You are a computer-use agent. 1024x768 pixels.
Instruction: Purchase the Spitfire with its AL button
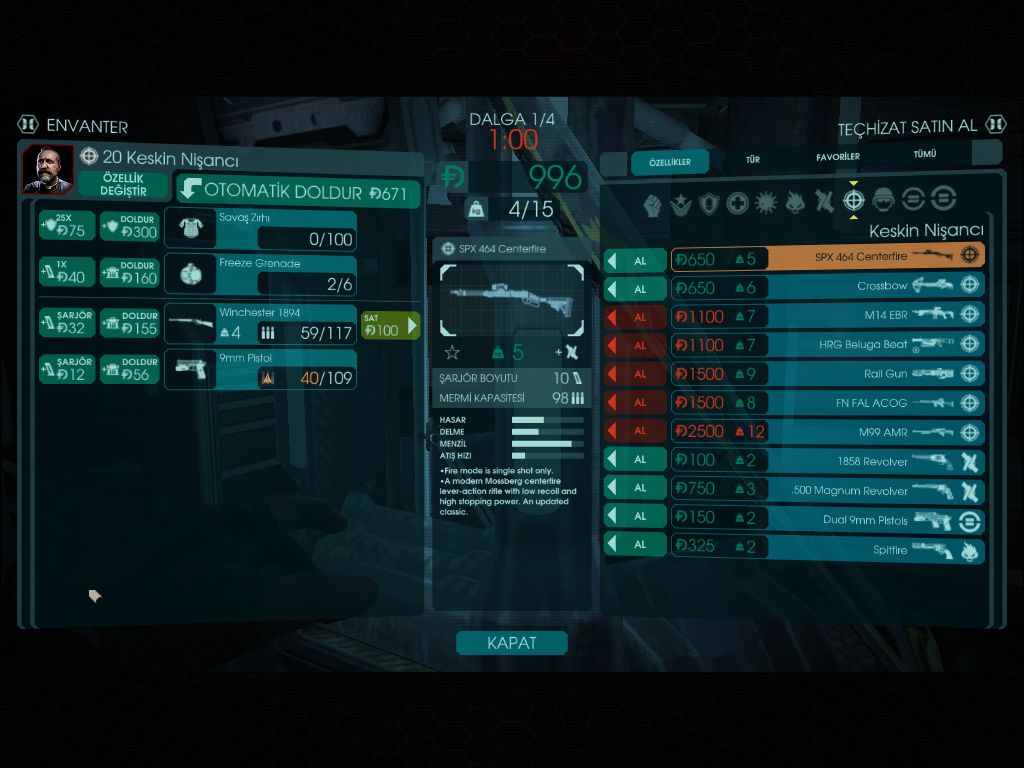[x=635, y=546]
